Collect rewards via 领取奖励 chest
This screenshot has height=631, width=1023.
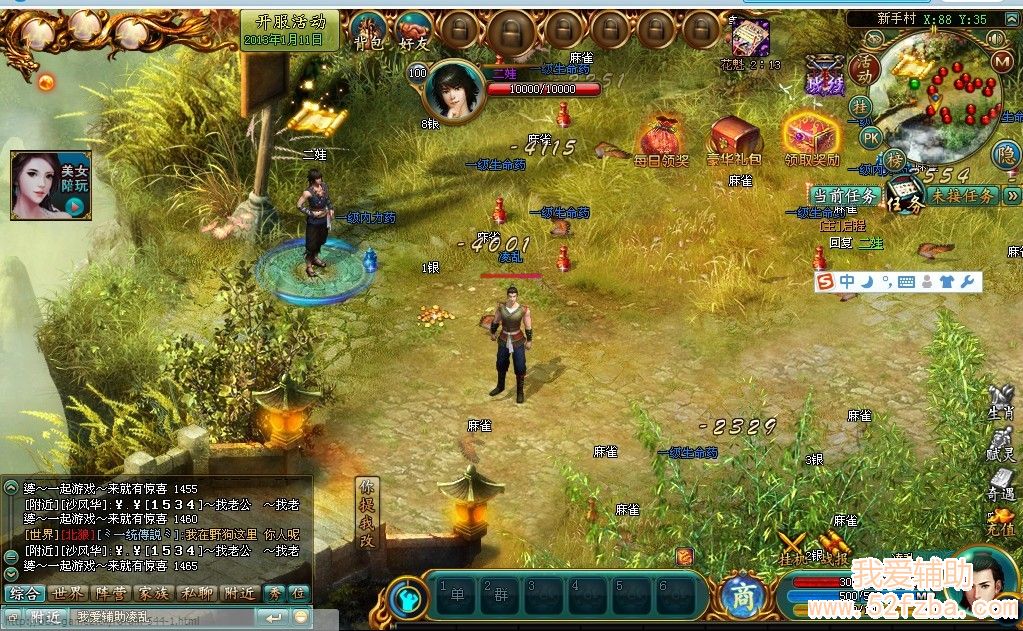(x=811, y=140)
